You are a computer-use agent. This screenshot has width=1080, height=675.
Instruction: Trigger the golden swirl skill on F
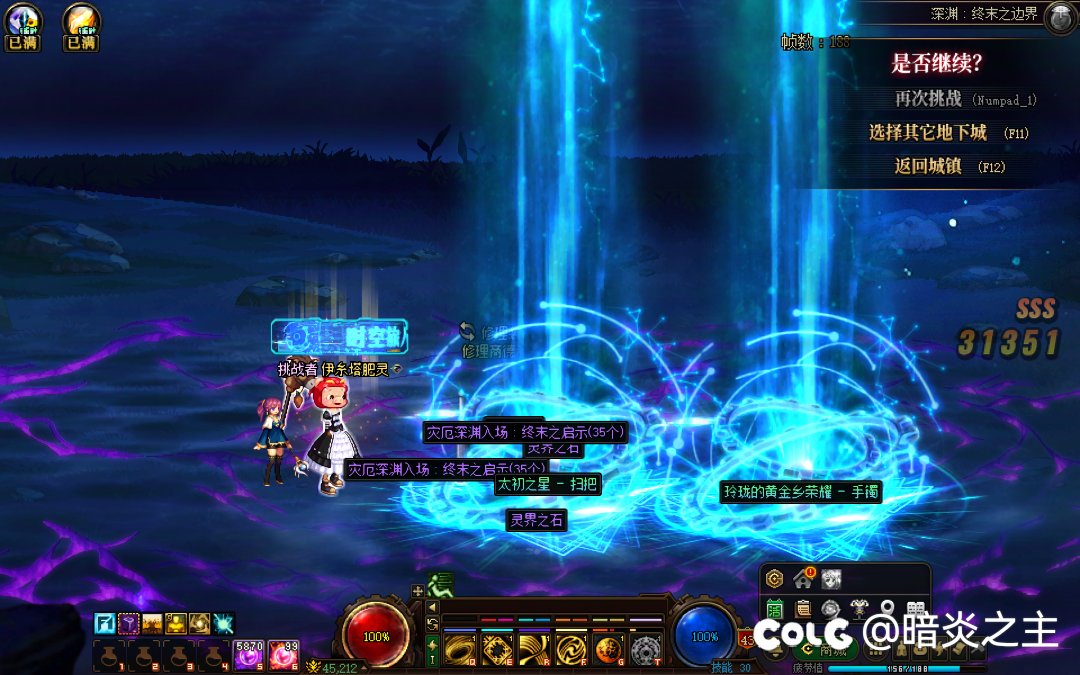tap(571, 649)
